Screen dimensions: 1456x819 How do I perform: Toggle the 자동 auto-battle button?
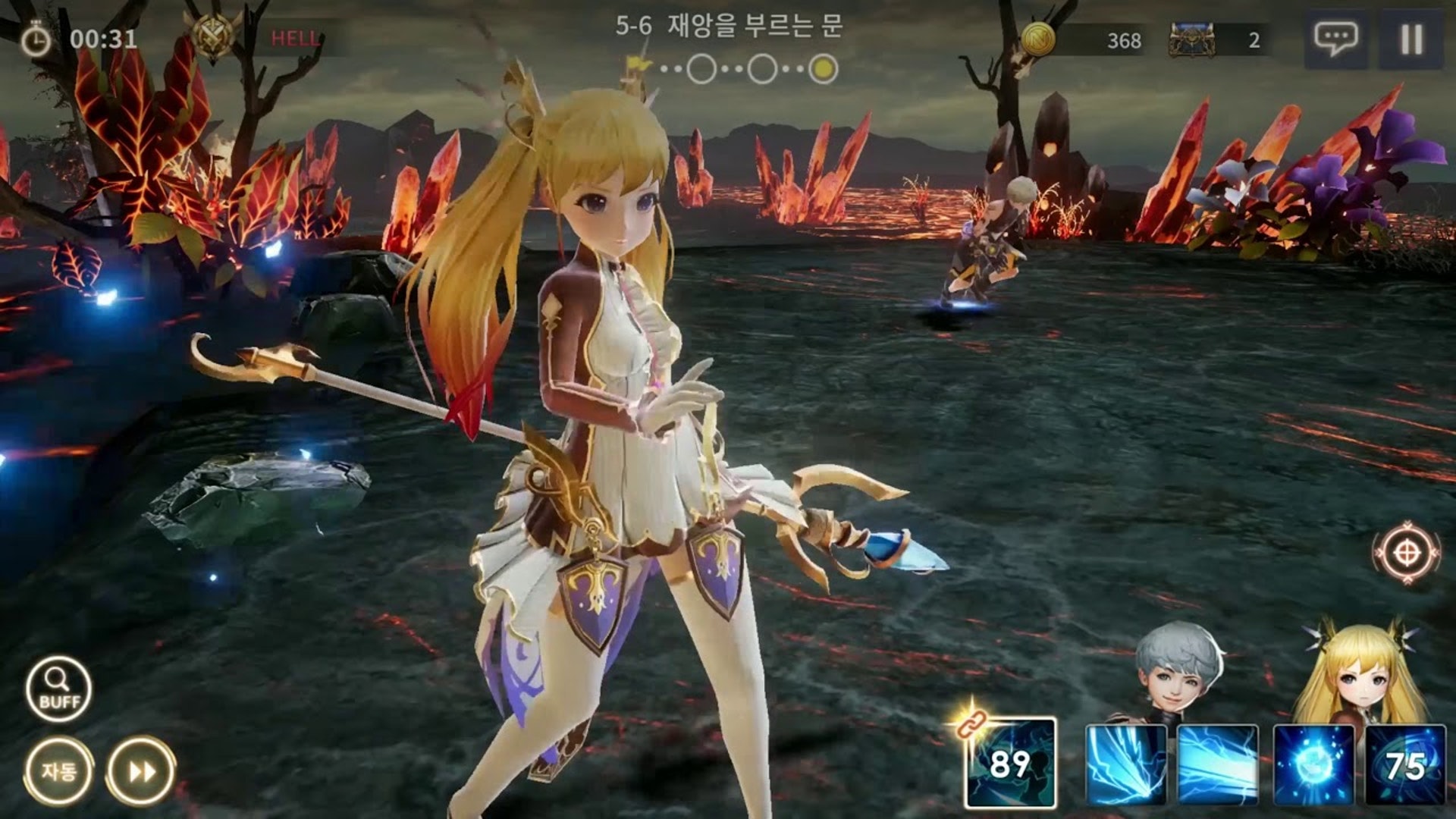58,771
